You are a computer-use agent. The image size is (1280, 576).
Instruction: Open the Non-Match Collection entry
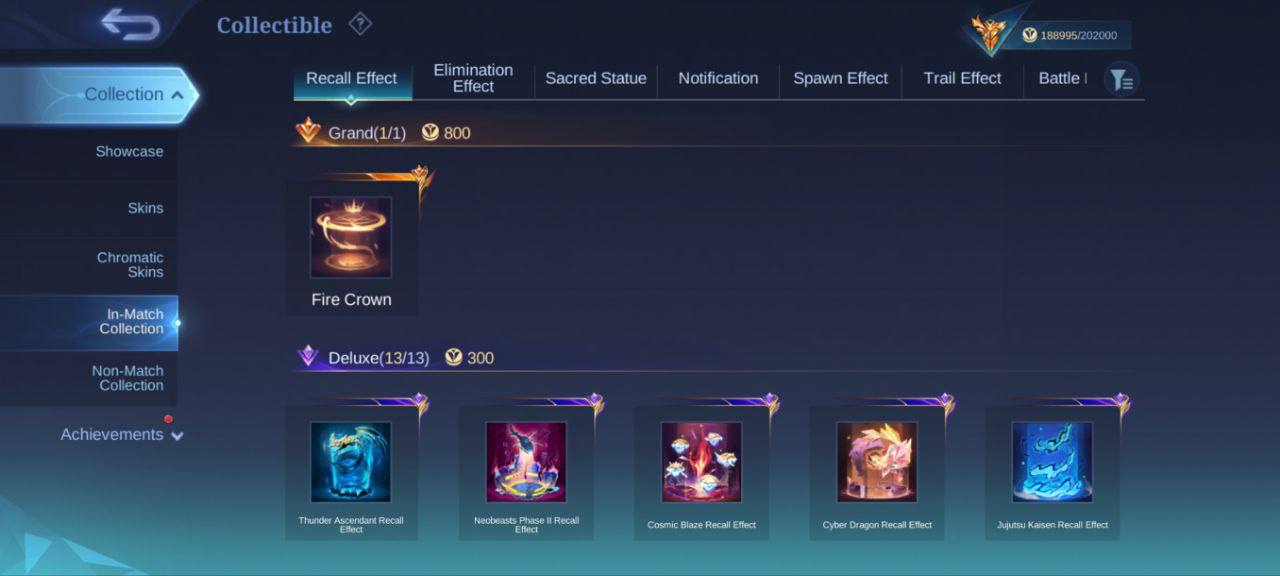tap(128, 378)
